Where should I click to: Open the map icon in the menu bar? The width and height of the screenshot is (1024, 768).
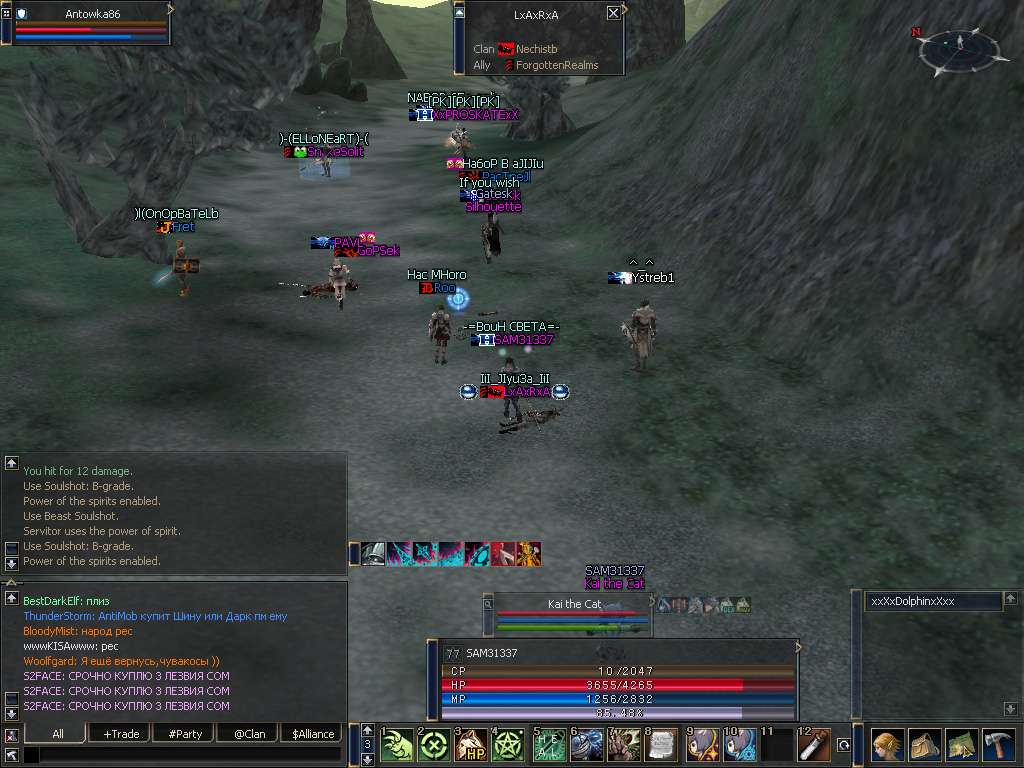(x=962, y=745)
